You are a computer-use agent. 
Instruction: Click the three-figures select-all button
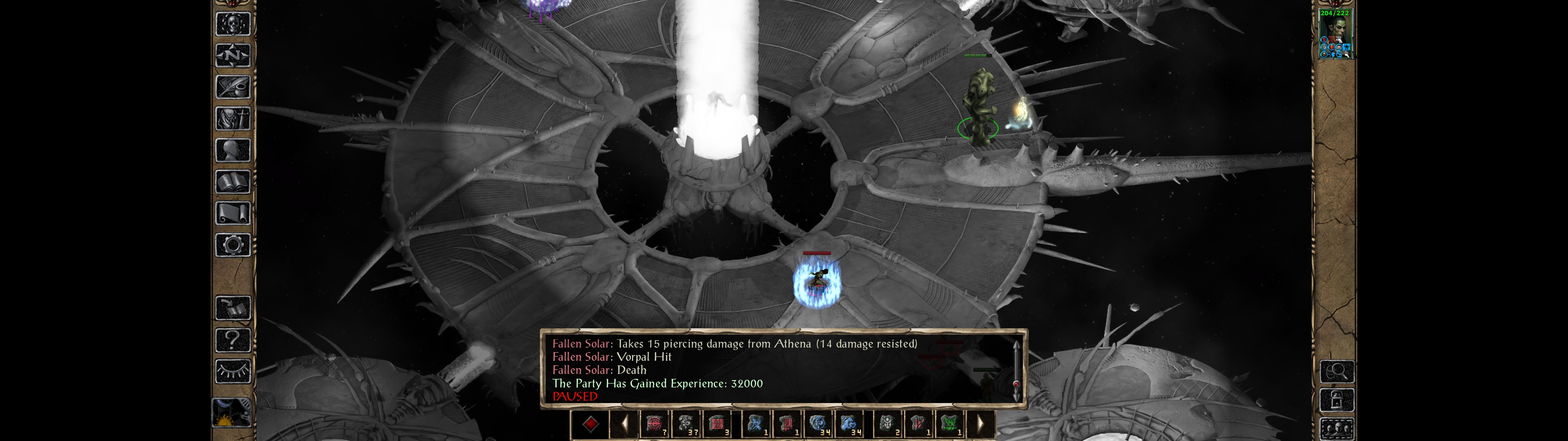[x=1337, y=429]
